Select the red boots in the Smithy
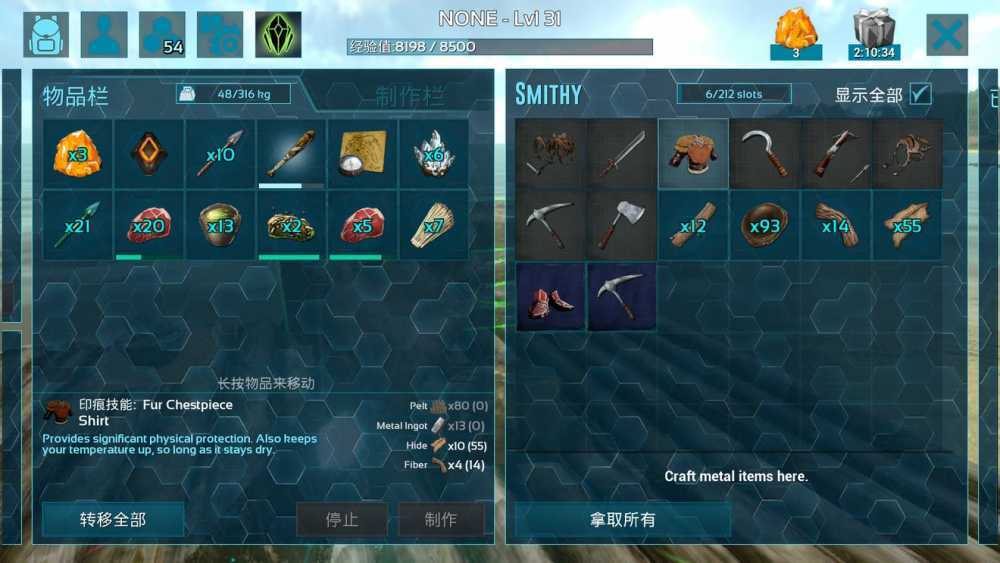Image resolution: width=1000 pixels, height=563 pixels. [x=551, y=297]
